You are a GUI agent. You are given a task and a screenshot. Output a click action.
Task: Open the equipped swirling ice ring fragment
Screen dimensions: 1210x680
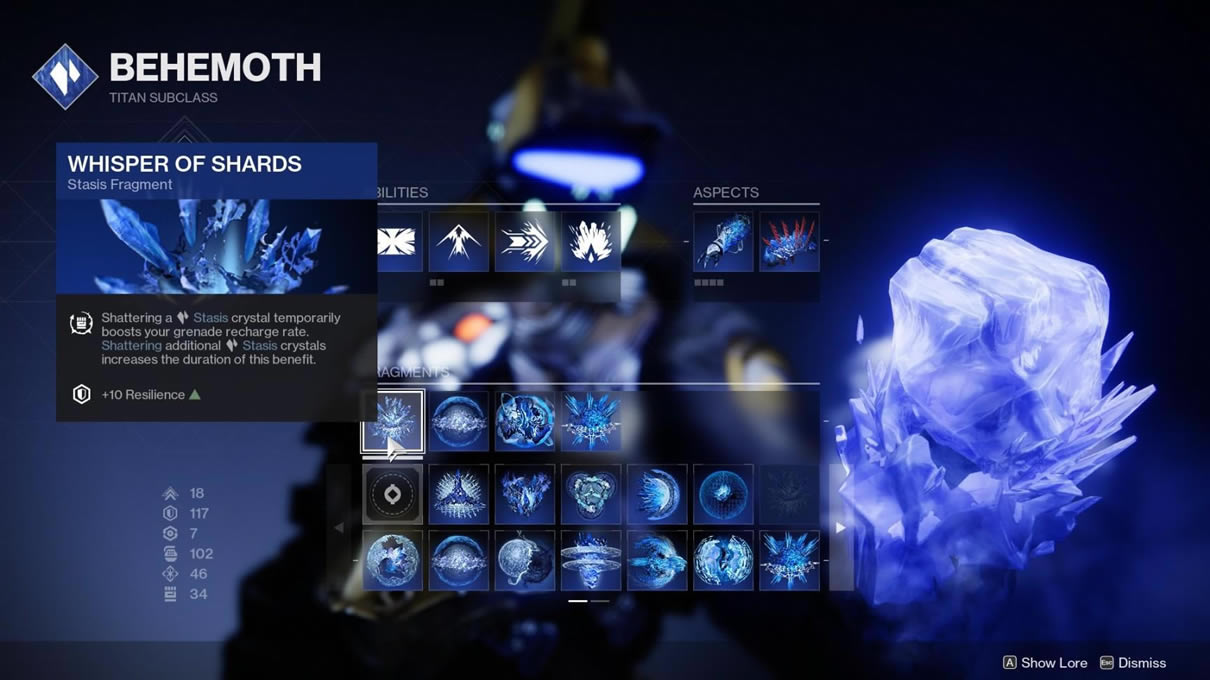(x=525, y=421)
